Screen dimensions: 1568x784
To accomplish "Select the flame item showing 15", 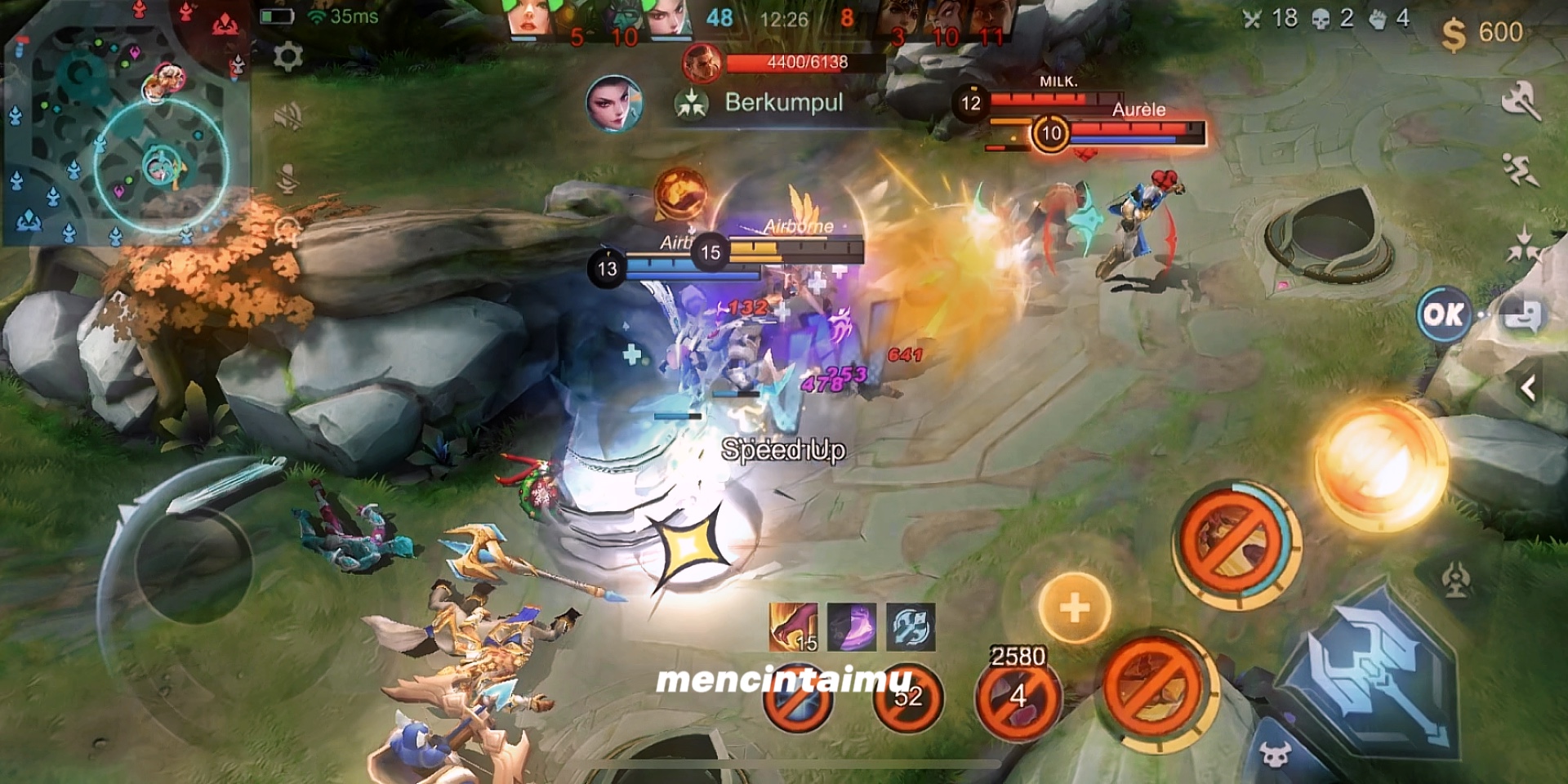I will click(x=793, y=627).
